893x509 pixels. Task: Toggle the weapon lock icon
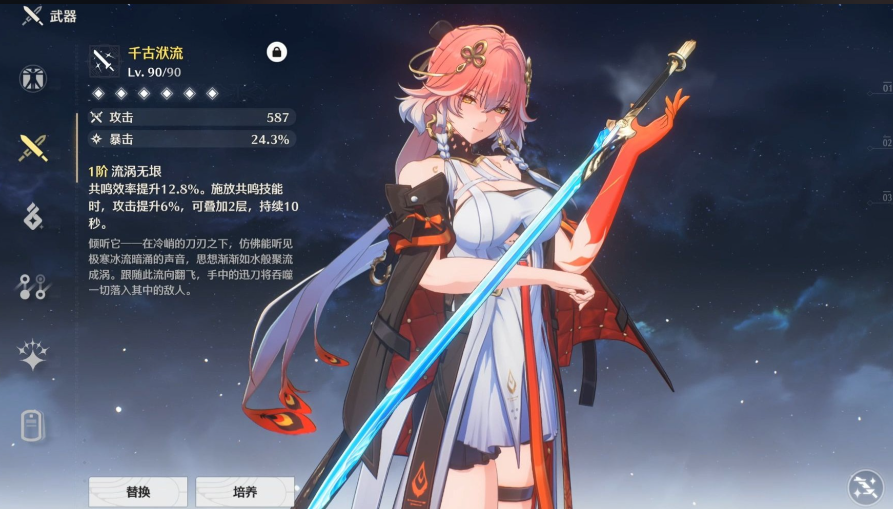pos(277,52)
